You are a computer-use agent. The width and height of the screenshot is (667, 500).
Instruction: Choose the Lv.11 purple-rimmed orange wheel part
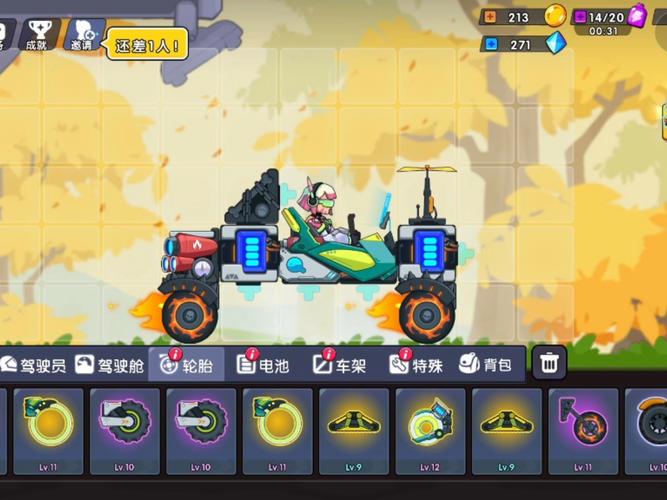(x=584, y=430)
